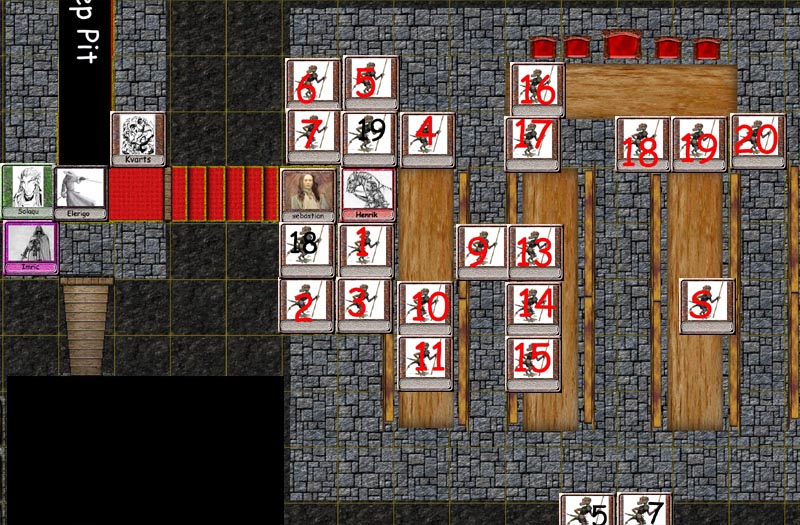Click the enemy token numbered 14
Viewport: 800px width, 525px height.
pyautogui.click(x=534, y=305)
